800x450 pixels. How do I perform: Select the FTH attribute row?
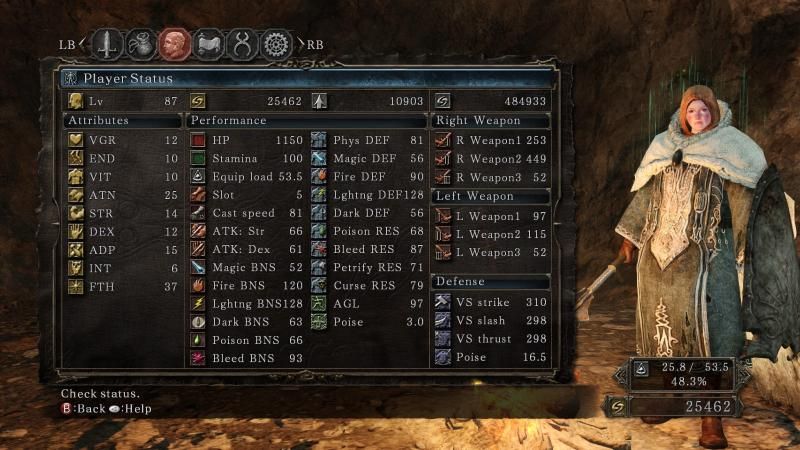121,286
